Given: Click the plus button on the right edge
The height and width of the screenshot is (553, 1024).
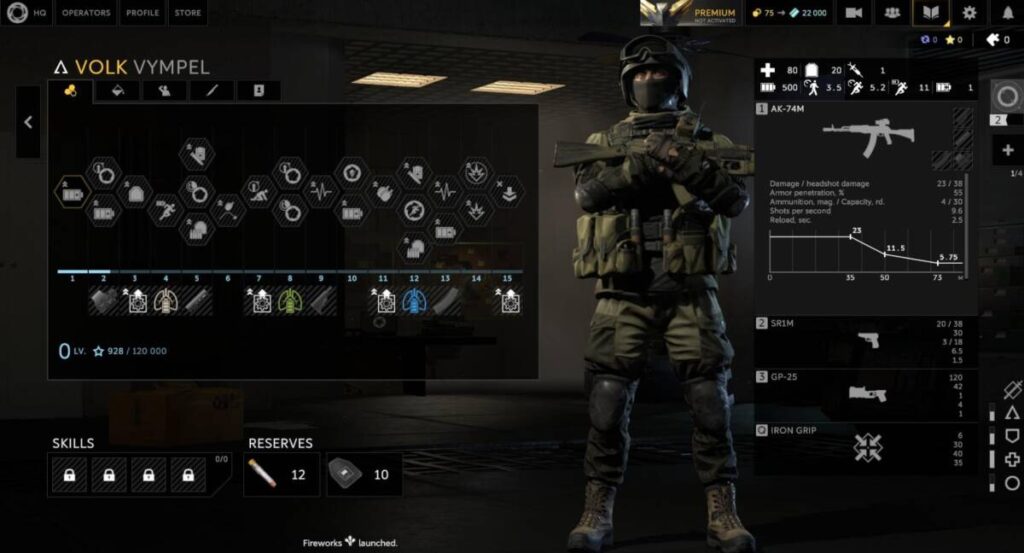Looking at the screenshot, I should (x=1007, y=150).
